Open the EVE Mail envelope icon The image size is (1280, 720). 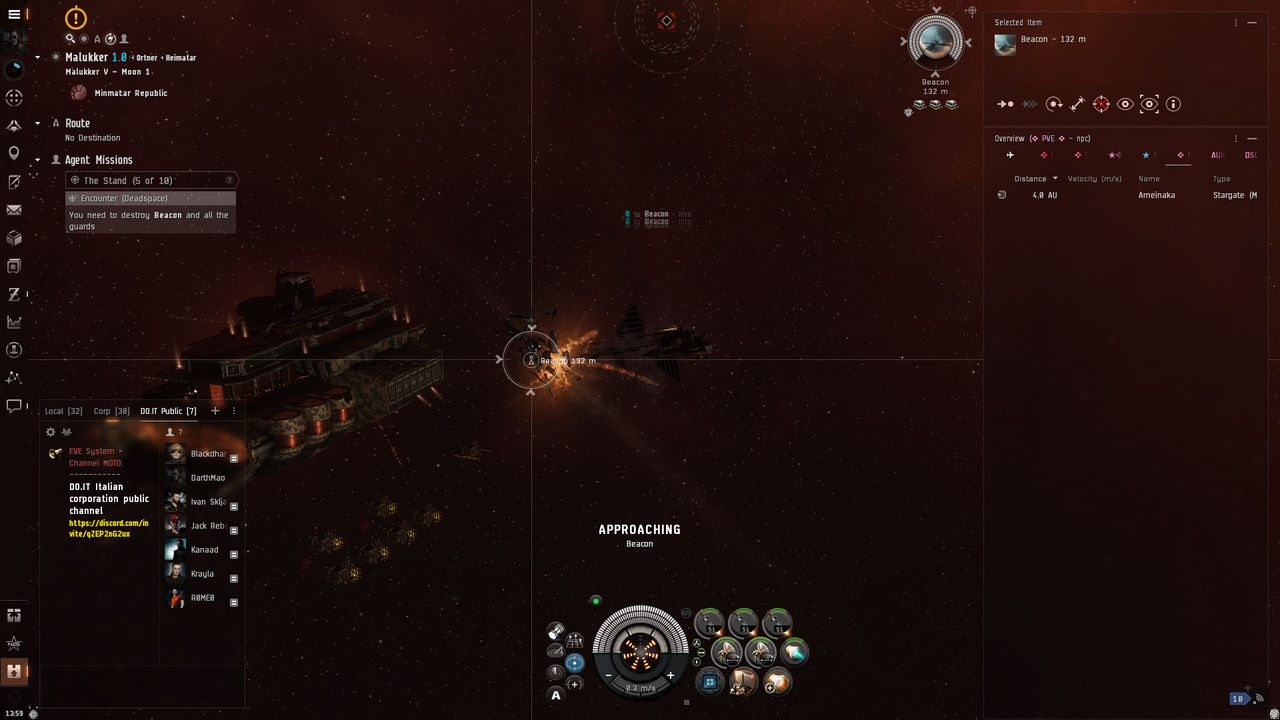click(x=14, y=210)
